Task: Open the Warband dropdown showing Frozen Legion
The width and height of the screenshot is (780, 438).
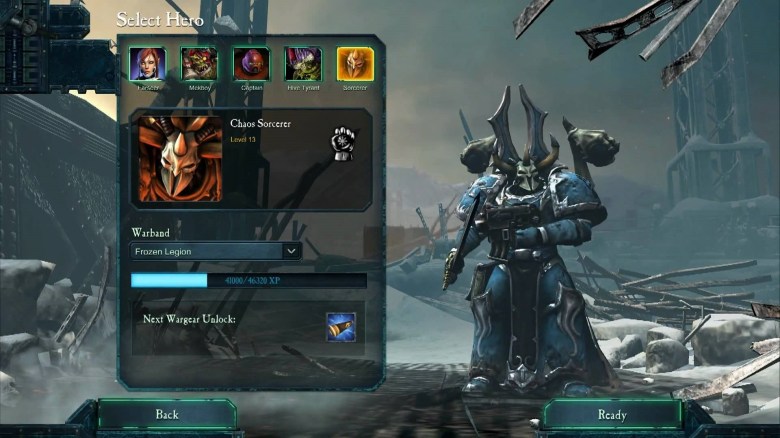Action: [x=216, y=251]
